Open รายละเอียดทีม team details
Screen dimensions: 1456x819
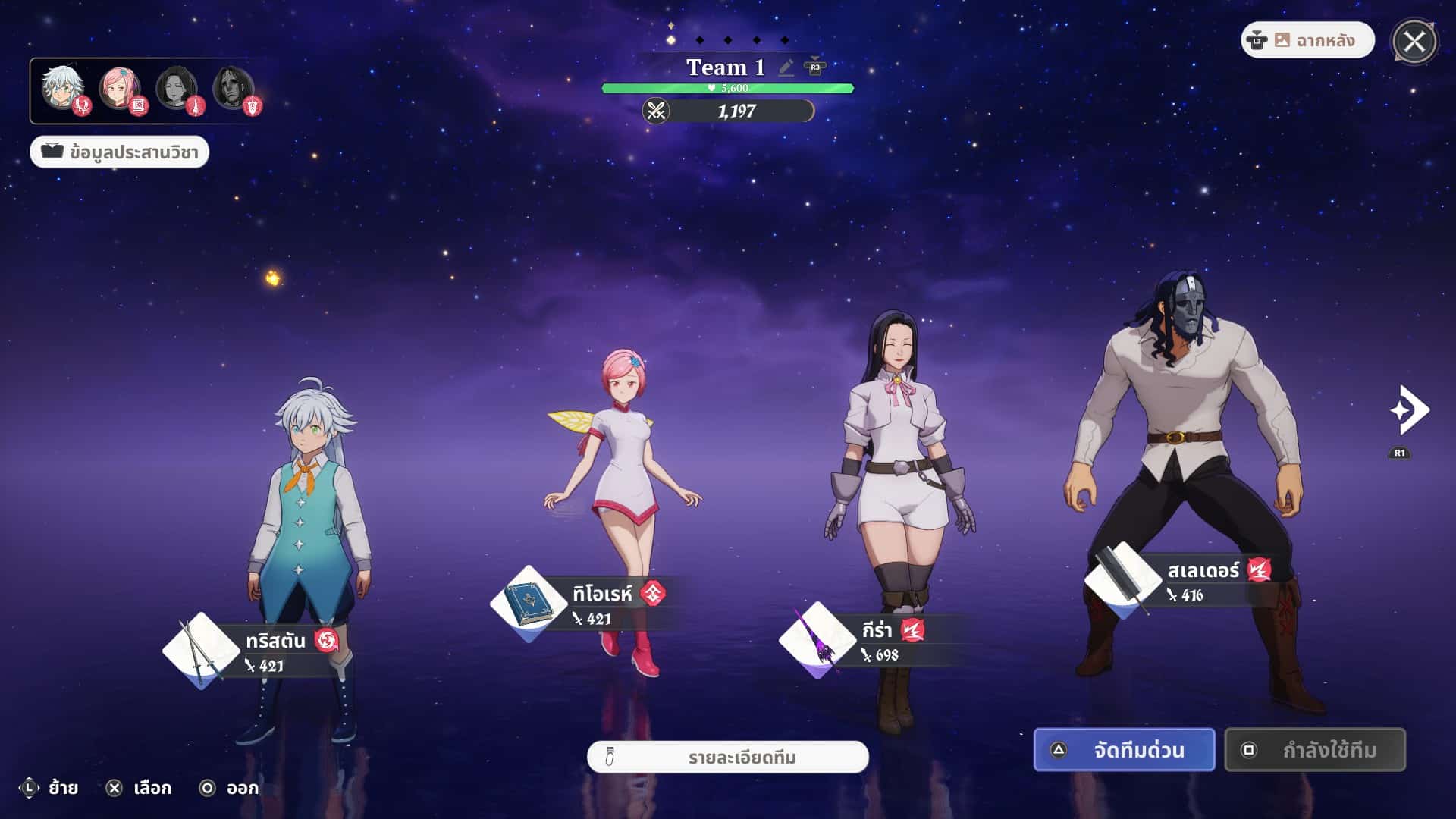[x=728, y=758]
